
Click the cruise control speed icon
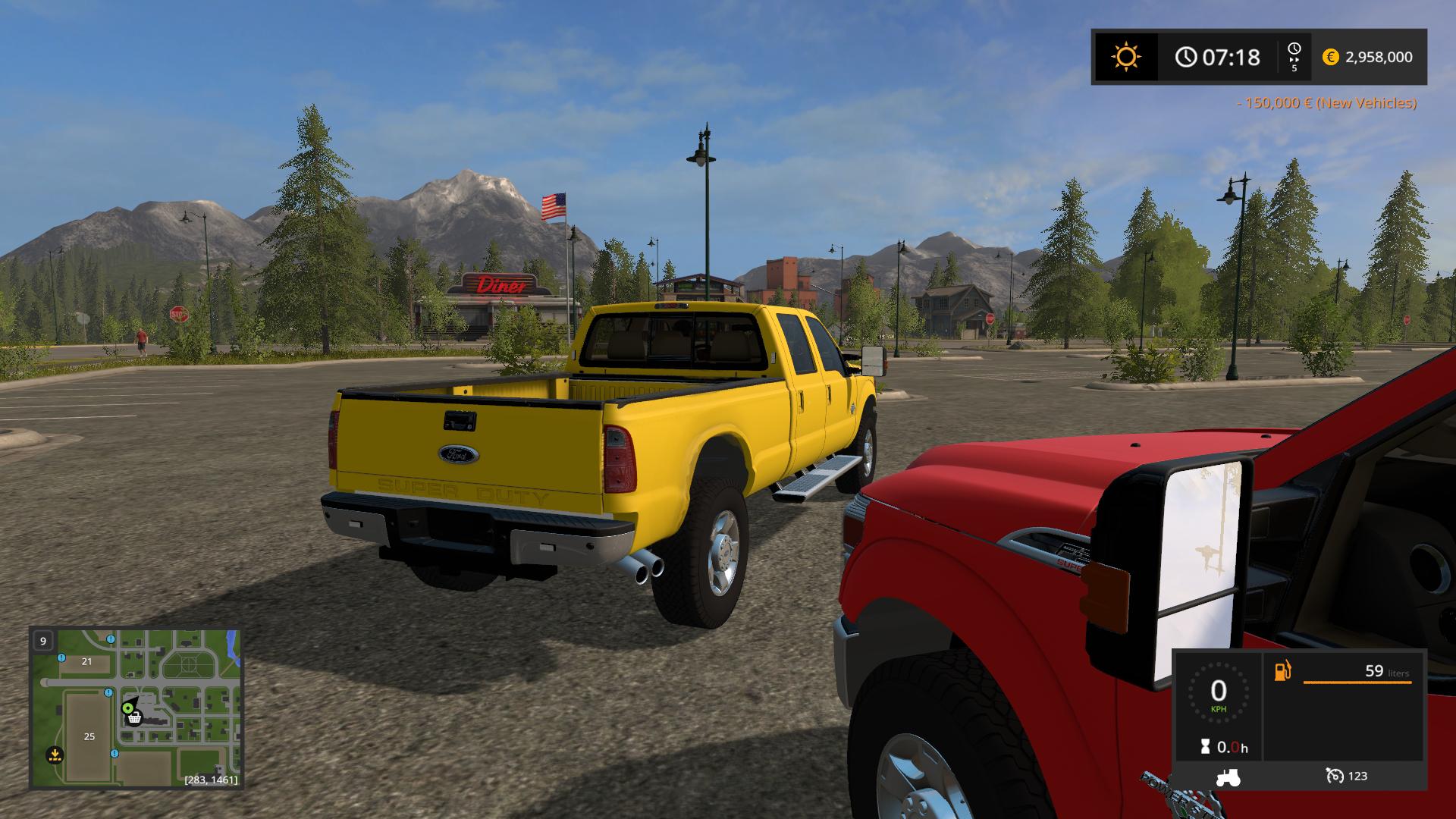(1334, 776)
